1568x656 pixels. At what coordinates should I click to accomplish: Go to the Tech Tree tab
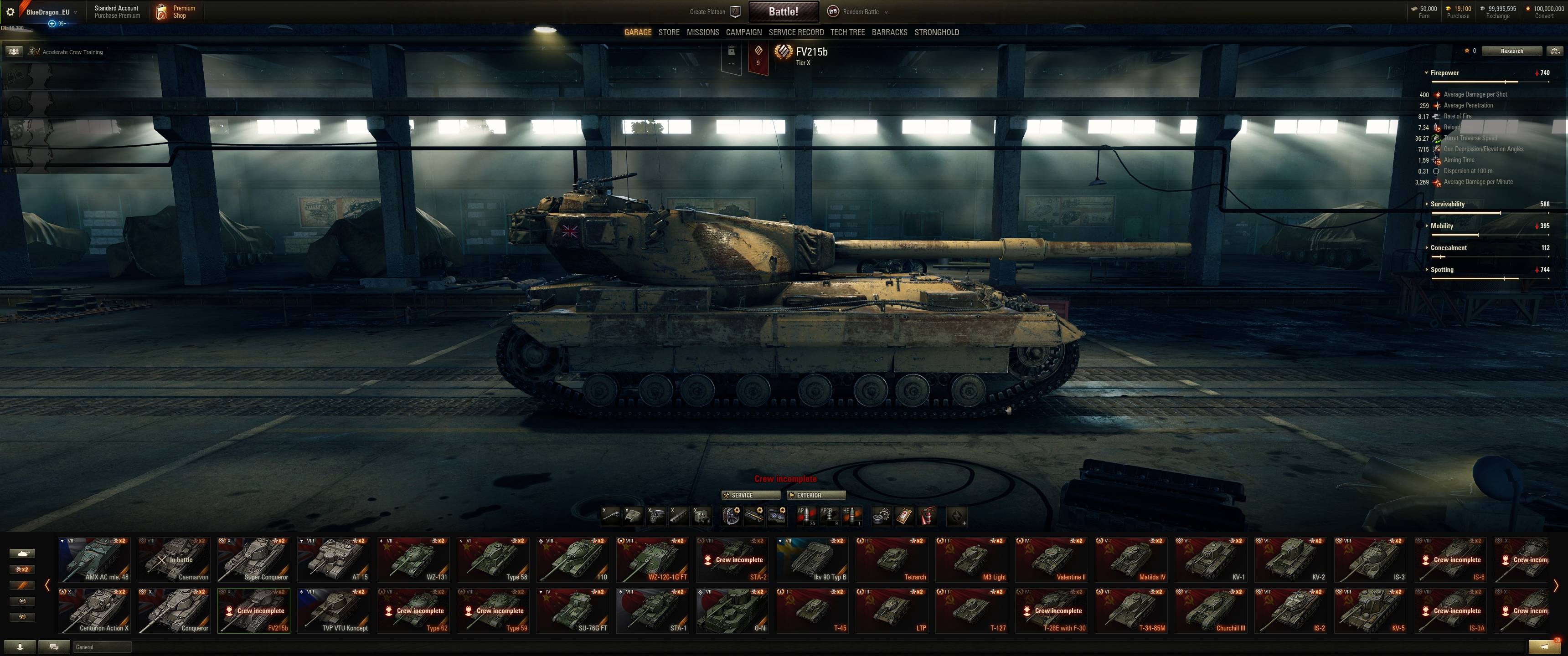(847, 32)
